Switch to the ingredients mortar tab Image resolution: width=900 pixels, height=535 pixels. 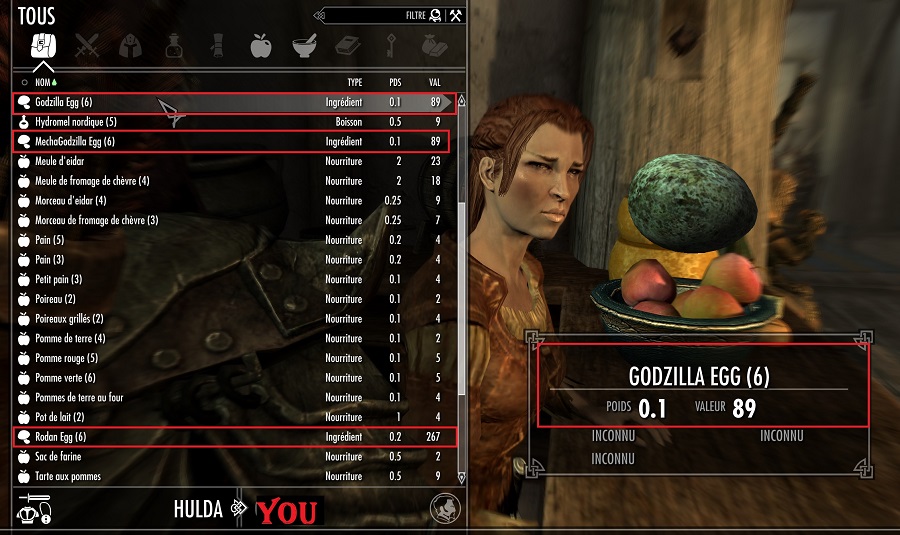304,45
